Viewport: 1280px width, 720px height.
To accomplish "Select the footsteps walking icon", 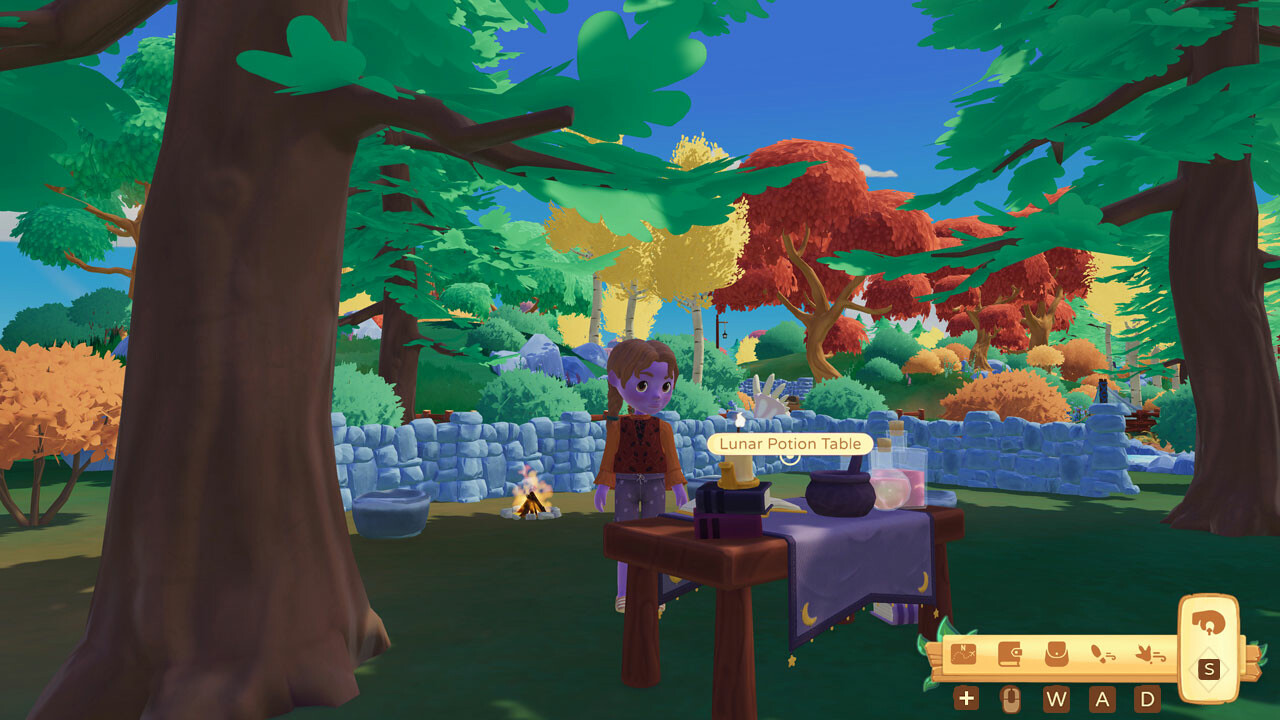I will [1103, 655].
